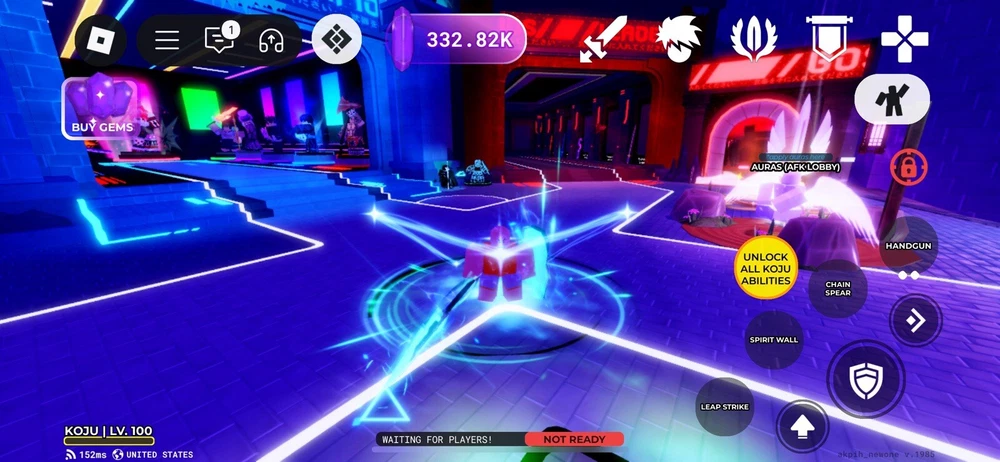Activate the Spirit Wall ability
Image resolution: width=1000 pixels, height=462 pixels.
point(774,340)
